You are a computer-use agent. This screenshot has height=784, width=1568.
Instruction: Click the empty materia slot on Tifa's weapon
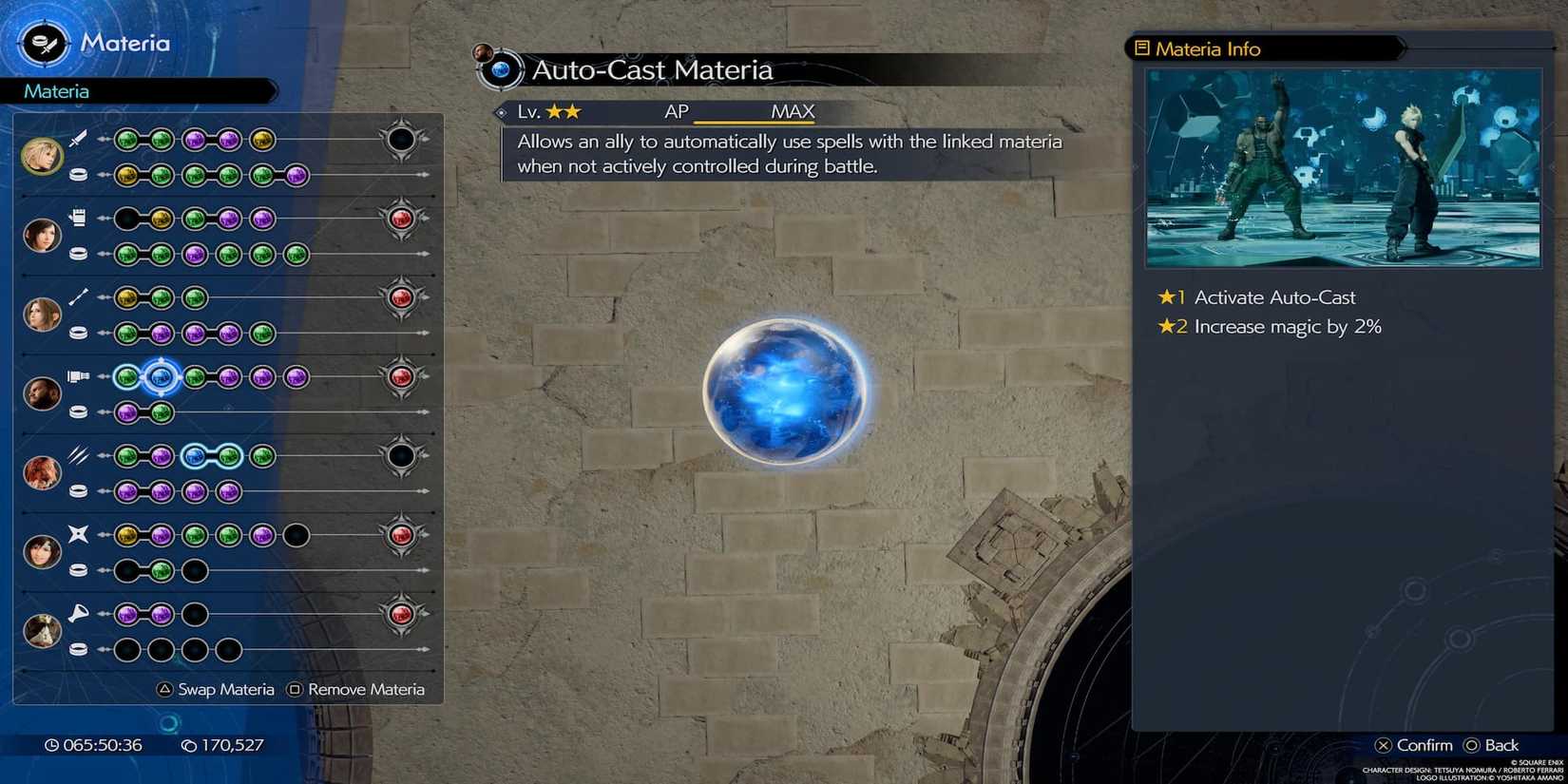click(x=124, y=217)
